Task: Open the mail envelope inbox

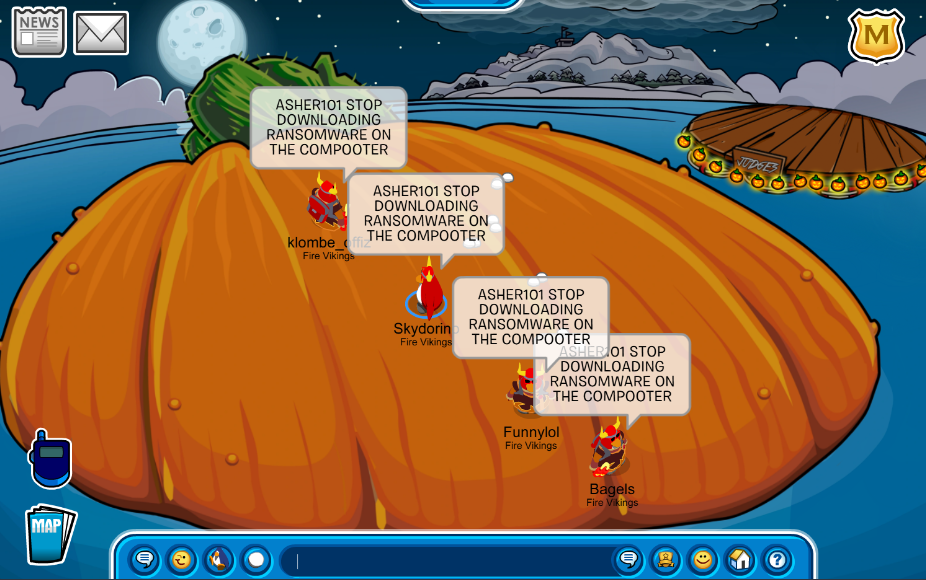Action: (101, 32)
